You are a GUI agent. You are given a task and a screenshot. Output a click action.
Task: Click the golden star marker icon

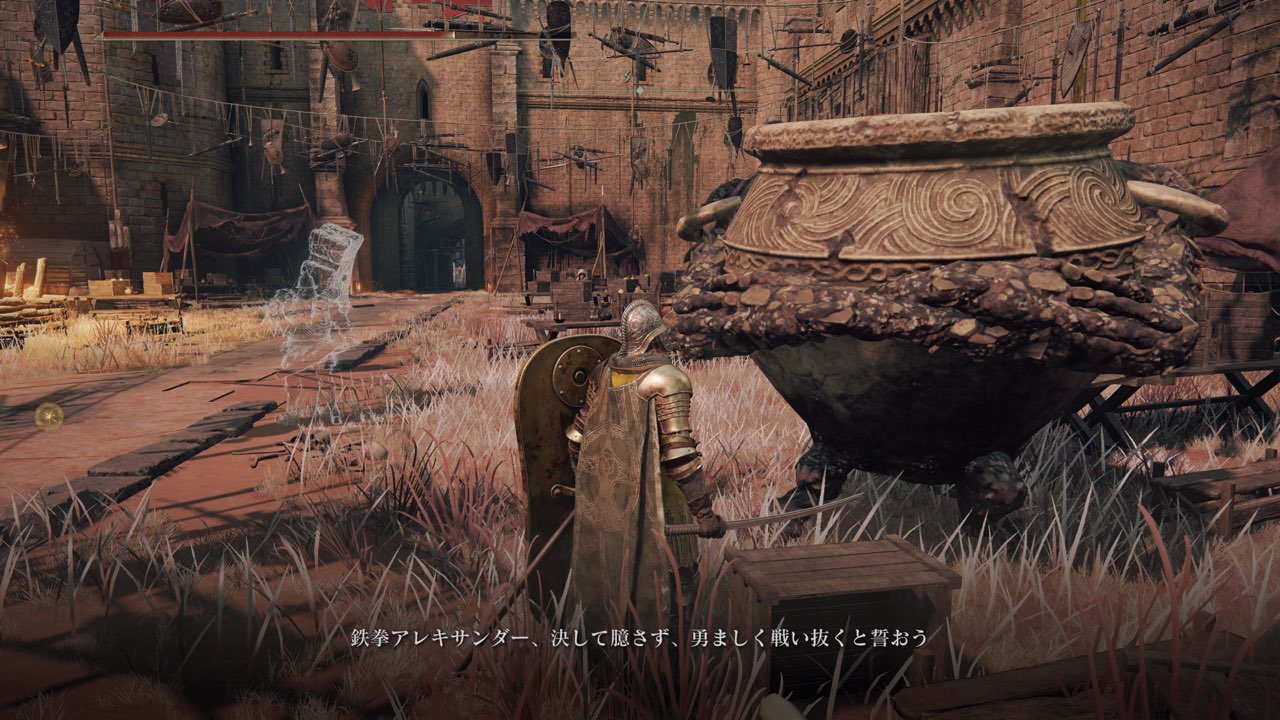[x=48, y=416]
